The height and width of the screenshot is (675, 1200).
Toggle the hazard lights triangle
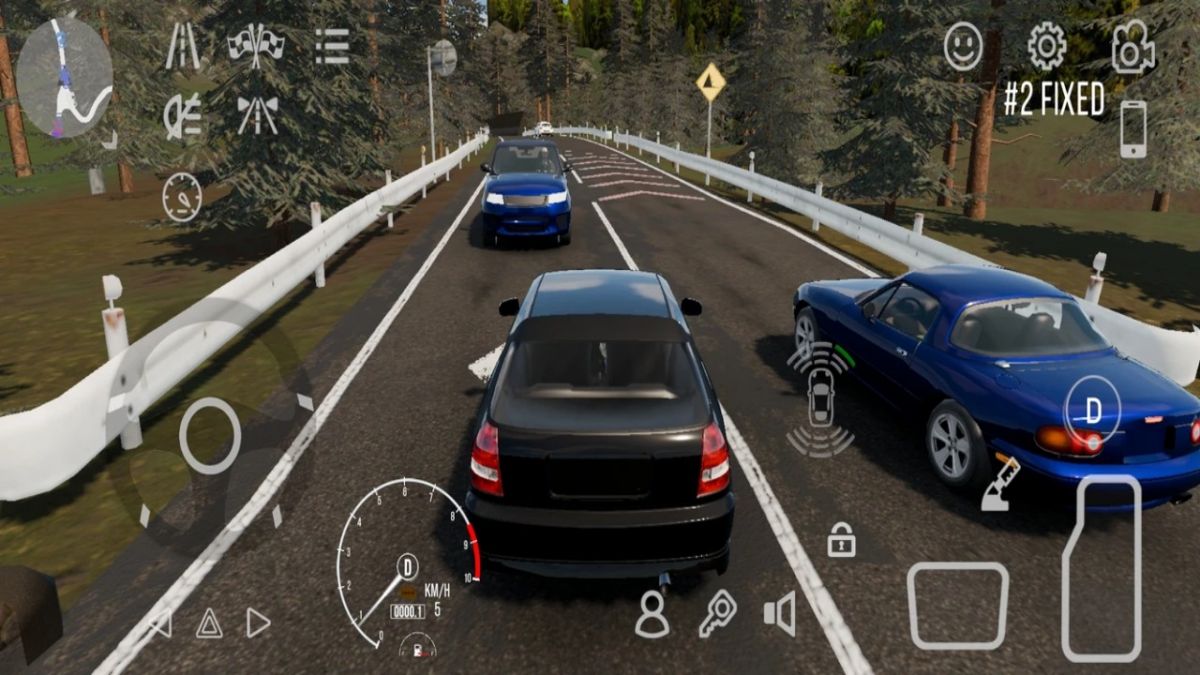coord(209,624)
